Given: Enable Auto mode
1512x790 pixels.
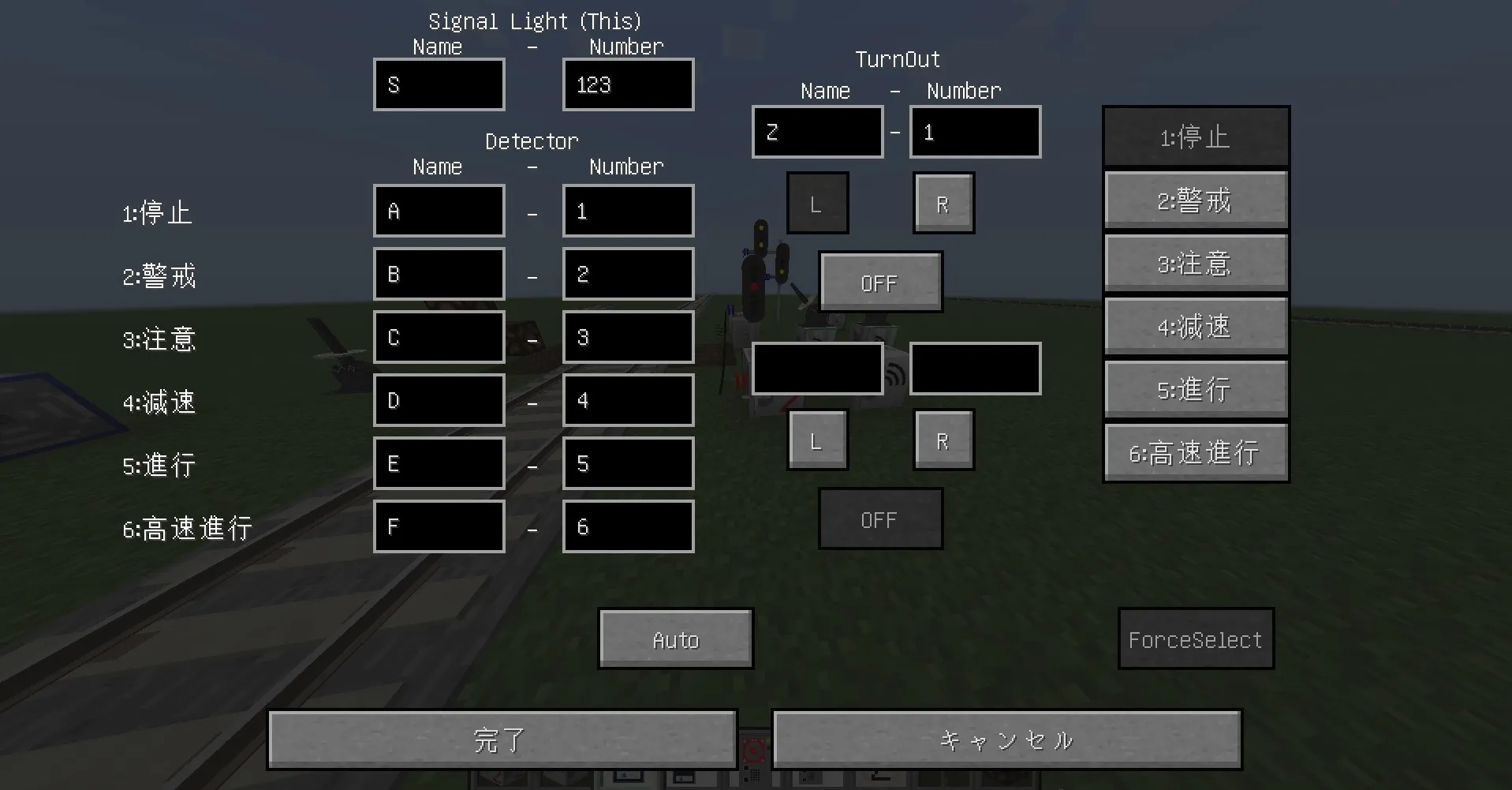Looking at the screenshot, I should tap(675, 638).
